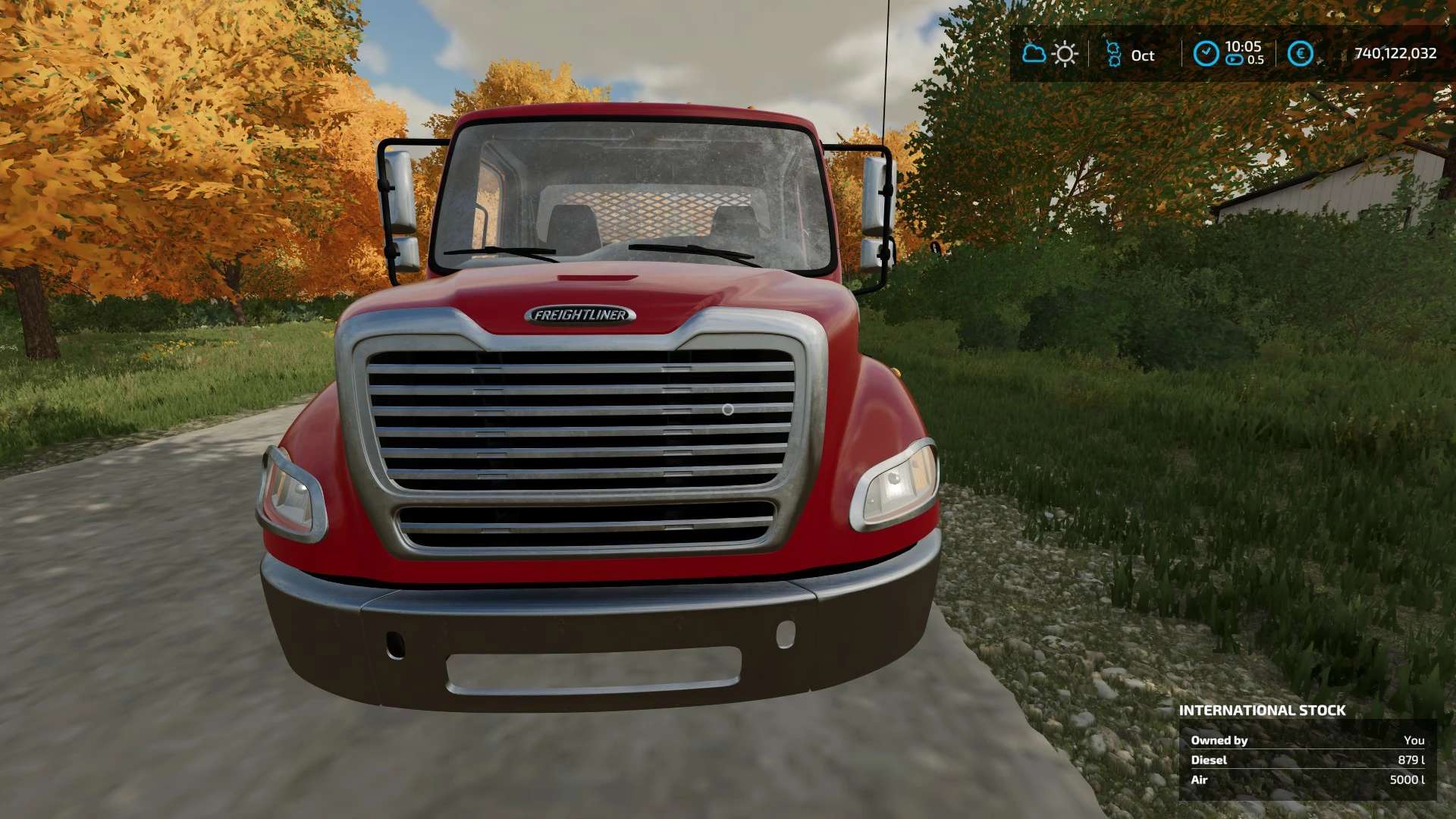
Task: Select the season icon beside Oct
Action: [x=1113, y=54]
